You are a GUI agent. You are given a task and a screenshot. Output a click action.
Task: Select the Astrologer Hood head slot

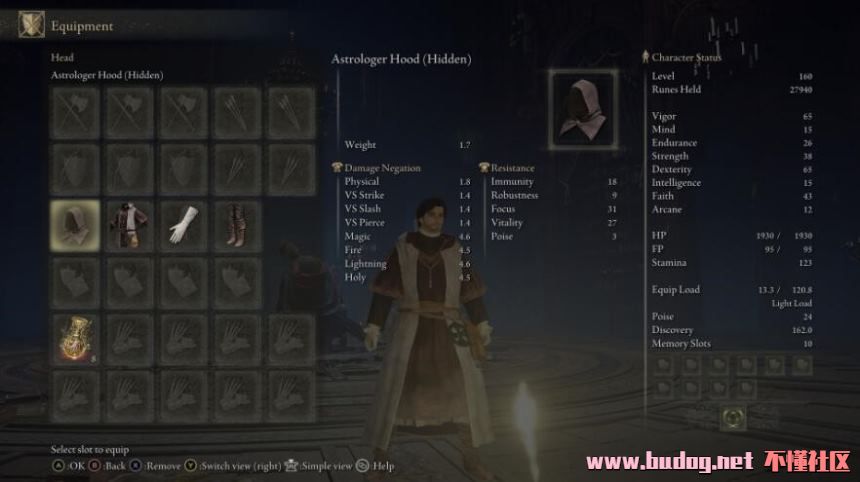click(75, 225)
